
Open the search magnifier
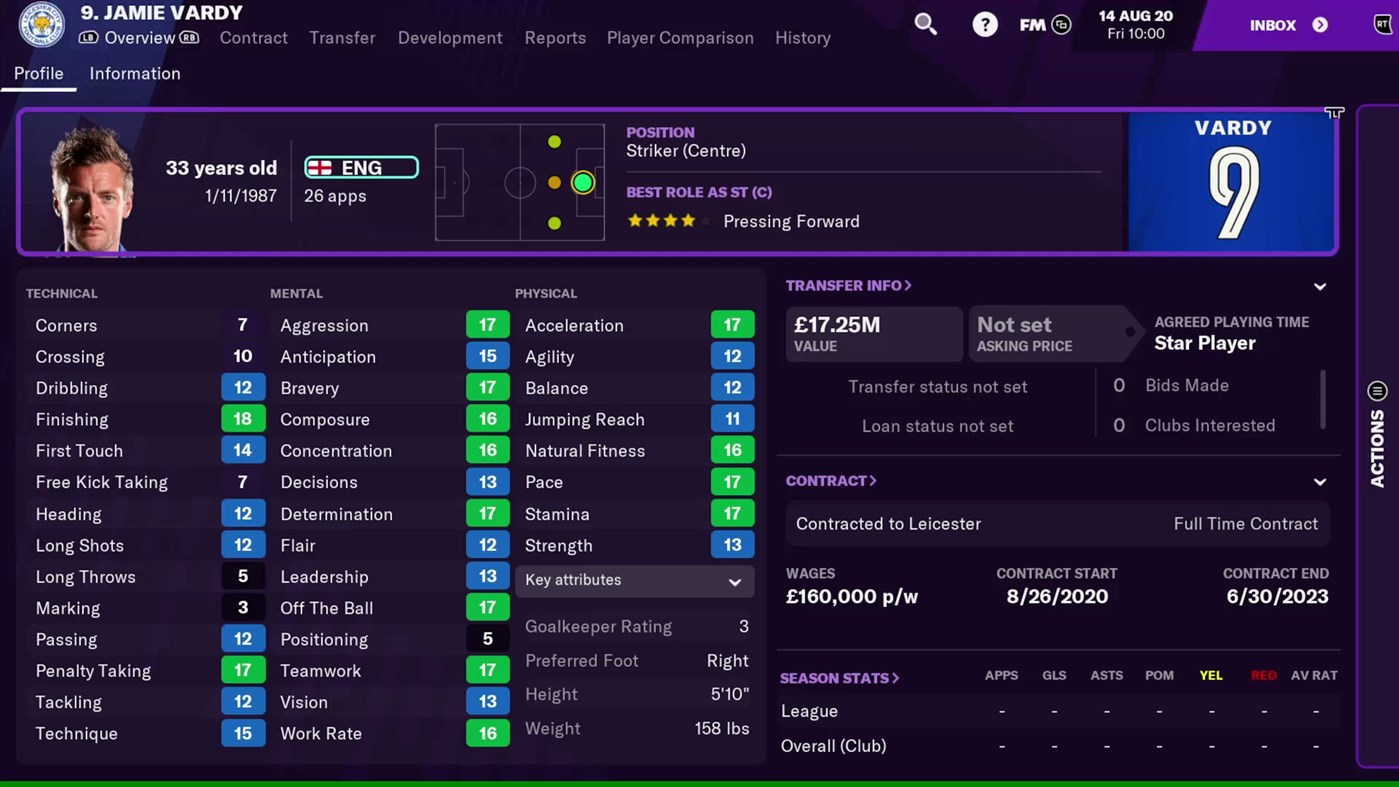point(925,23)
